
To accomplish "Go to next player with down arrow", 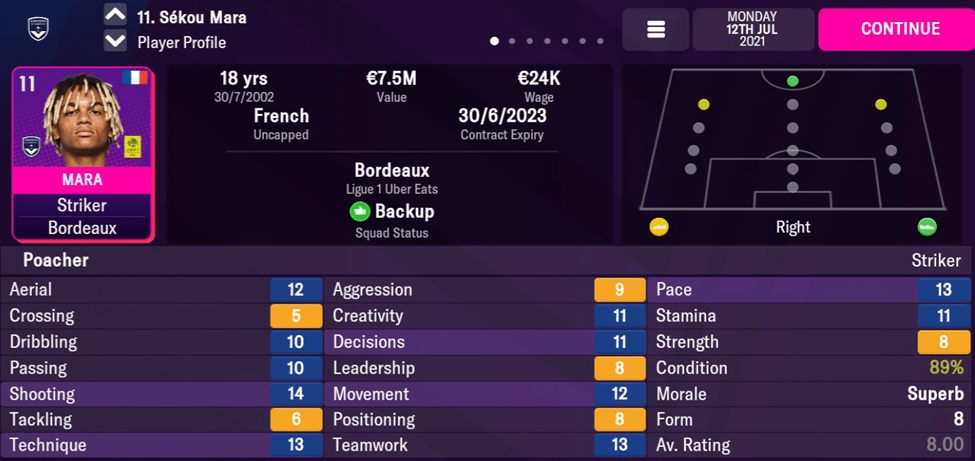I will 115,42.
